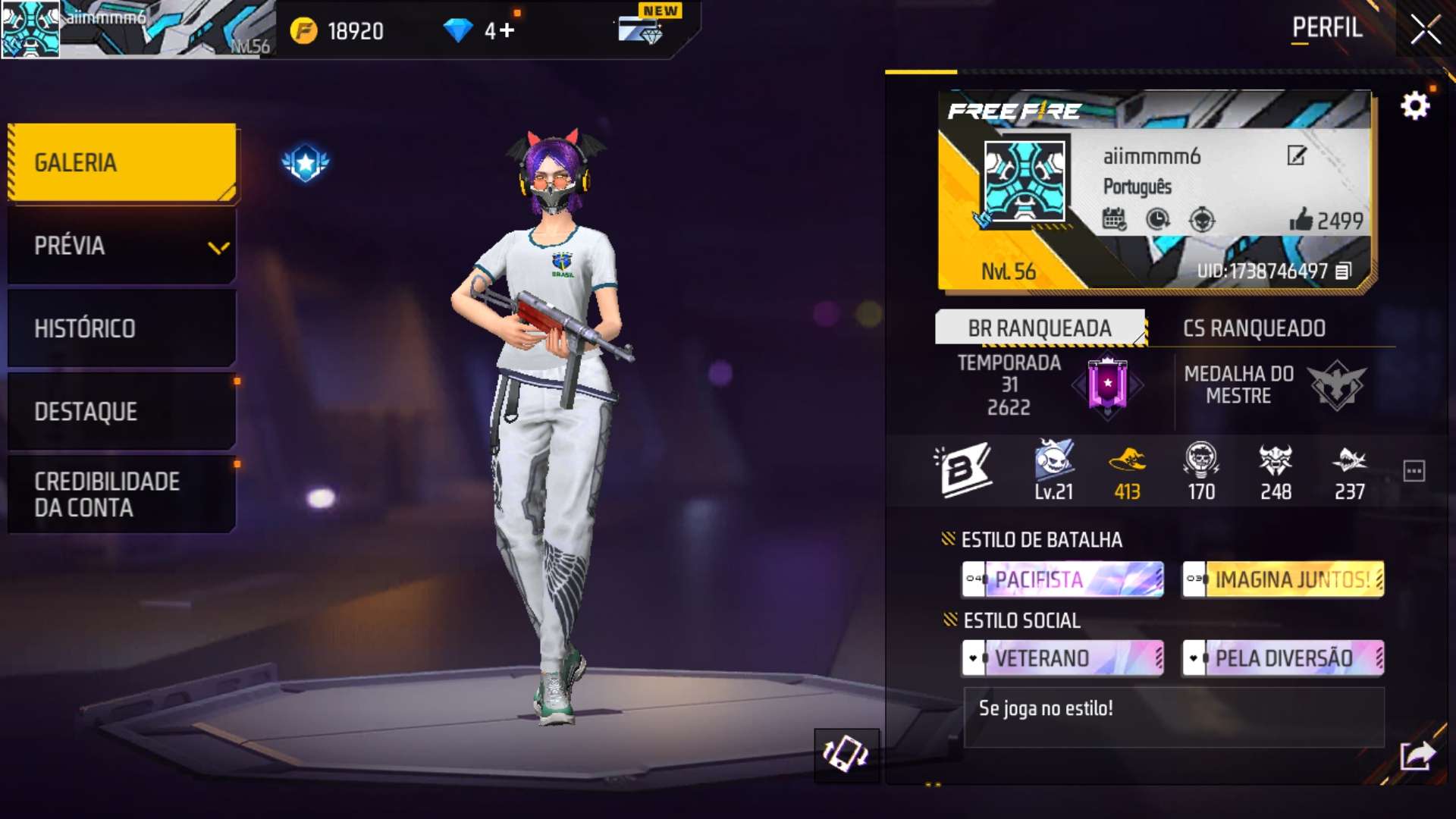This screenshot has height=819, width=1456.
Task: Add diamonds with the plus button
Action: coord(507,30)
